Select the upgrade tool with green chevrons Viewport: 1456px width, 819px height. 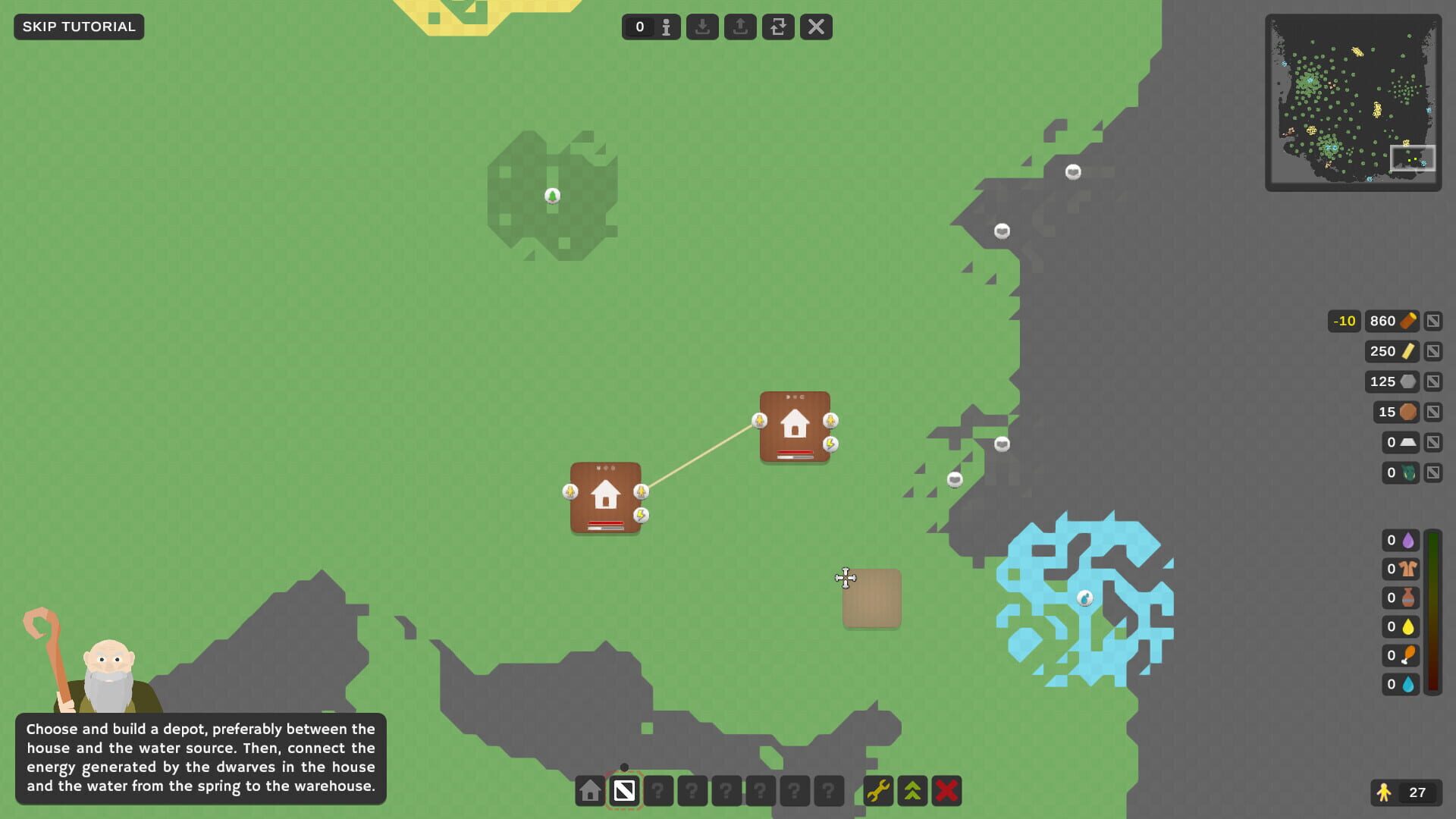(x=912, y=791)
